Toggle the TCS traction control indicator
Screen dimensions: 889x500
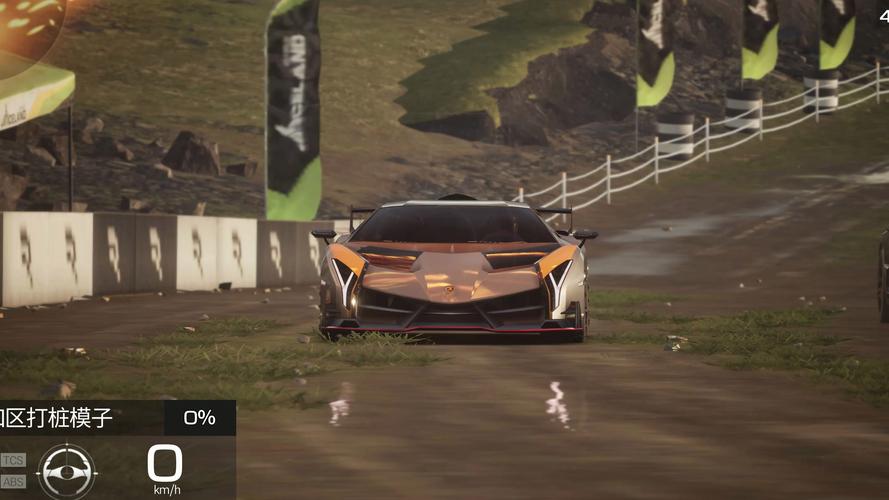(13, 460)
